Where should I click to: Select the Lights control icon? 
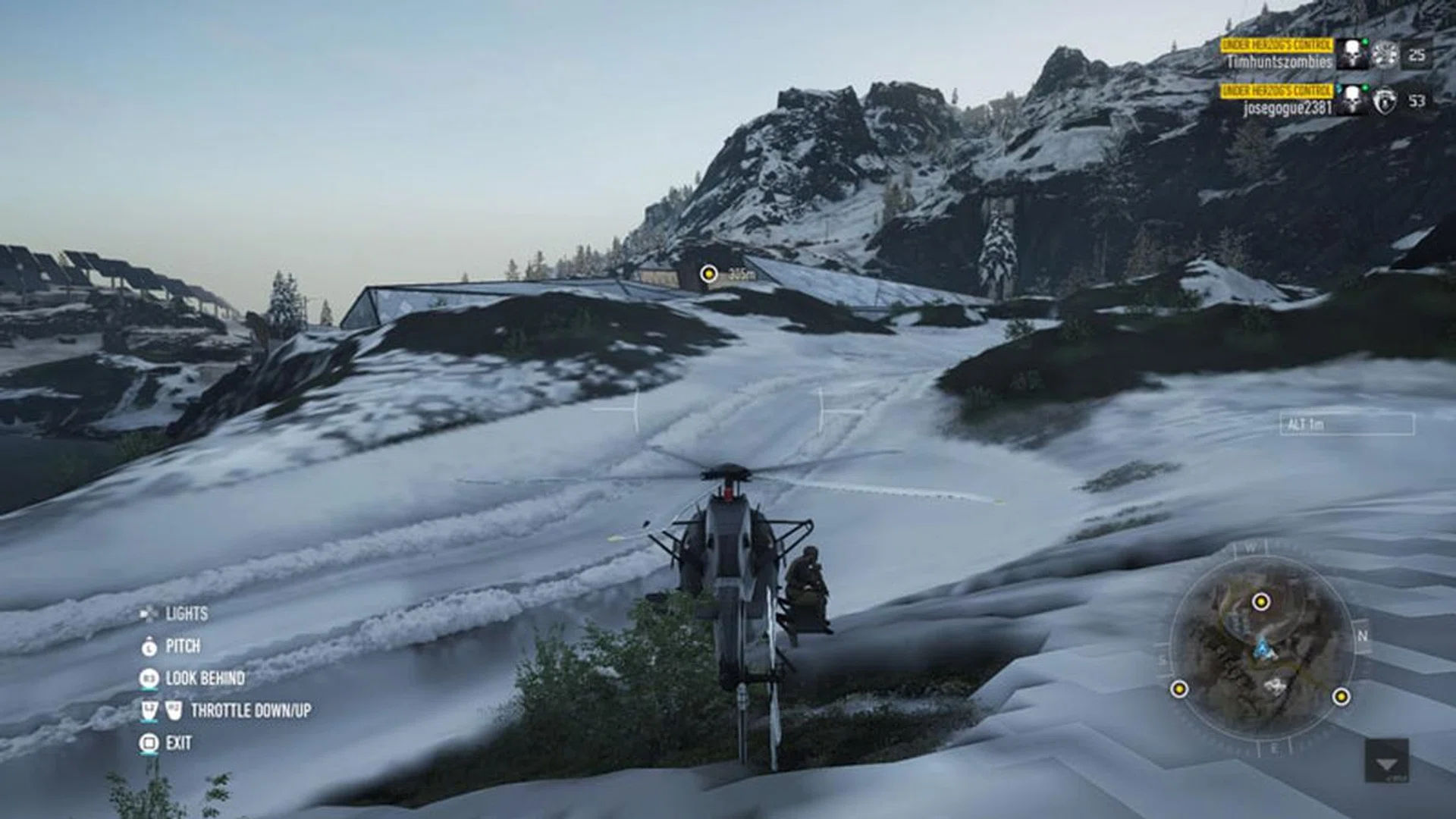click(x=149, y=614)
